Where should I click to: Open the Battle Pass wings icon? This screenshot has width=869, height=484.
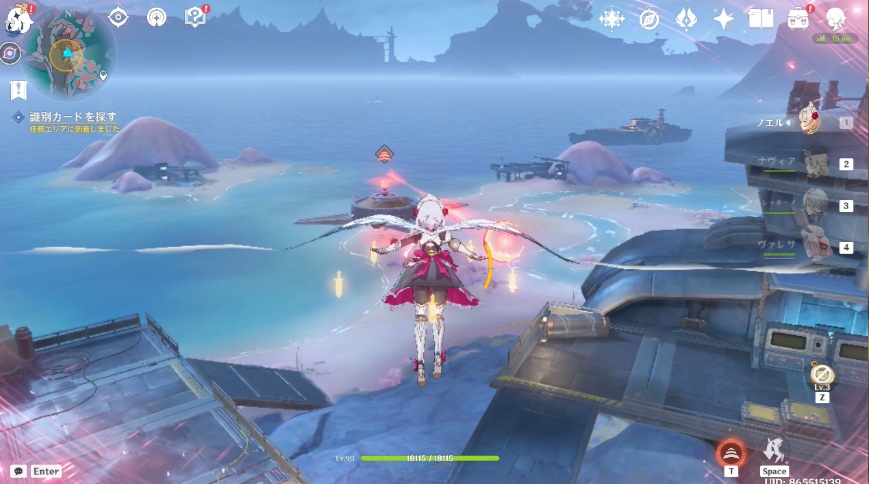click(686, 18)
